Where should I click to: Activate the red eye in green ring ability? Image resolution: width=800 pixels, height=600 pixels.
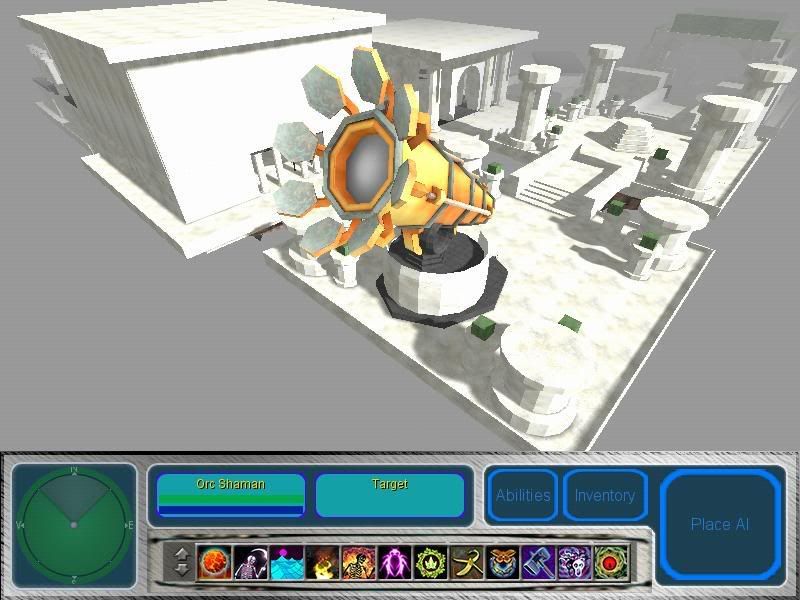tap(611, 562)
